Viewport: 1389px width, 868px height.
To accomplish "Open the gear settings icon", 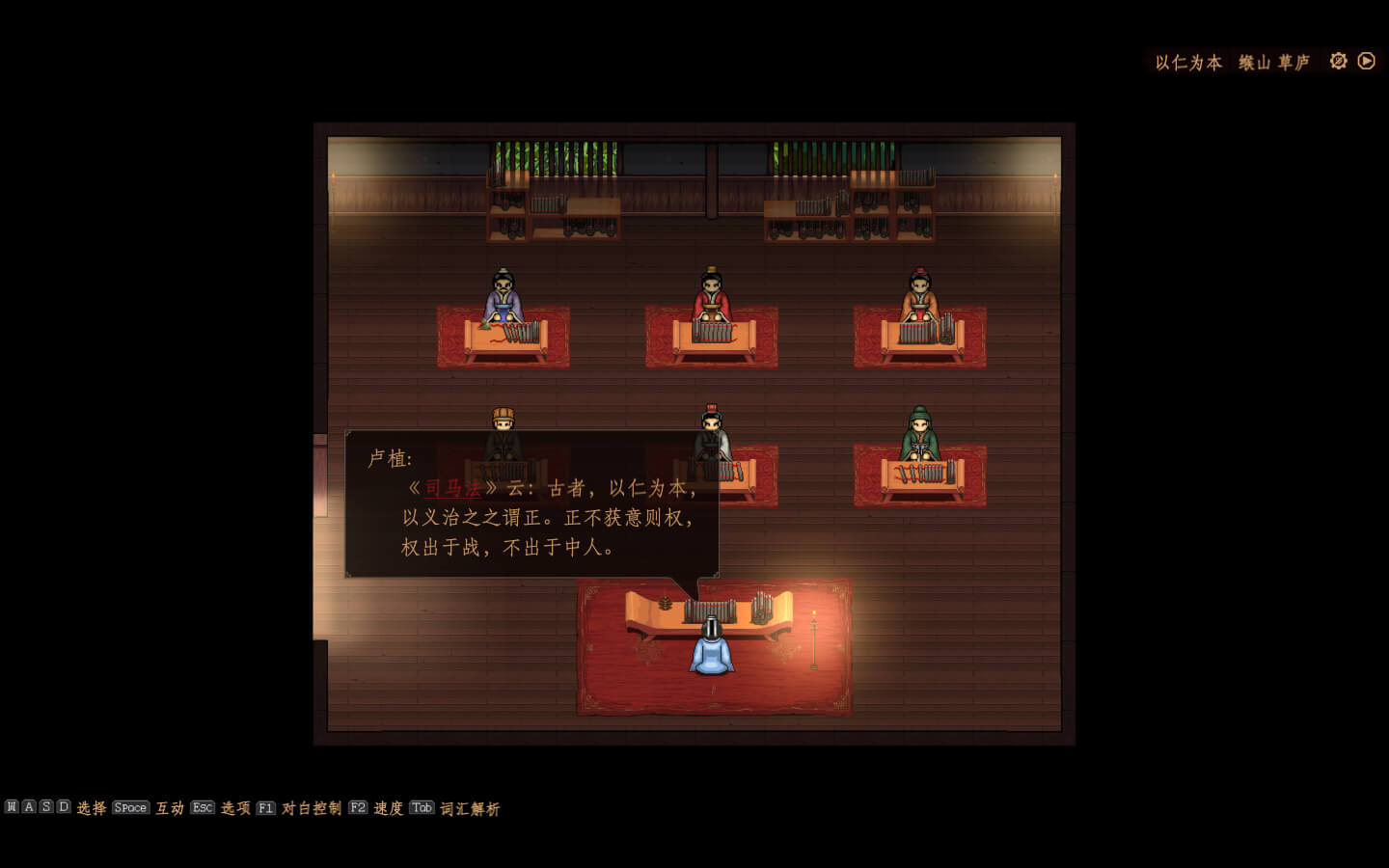I will 1338,61.
